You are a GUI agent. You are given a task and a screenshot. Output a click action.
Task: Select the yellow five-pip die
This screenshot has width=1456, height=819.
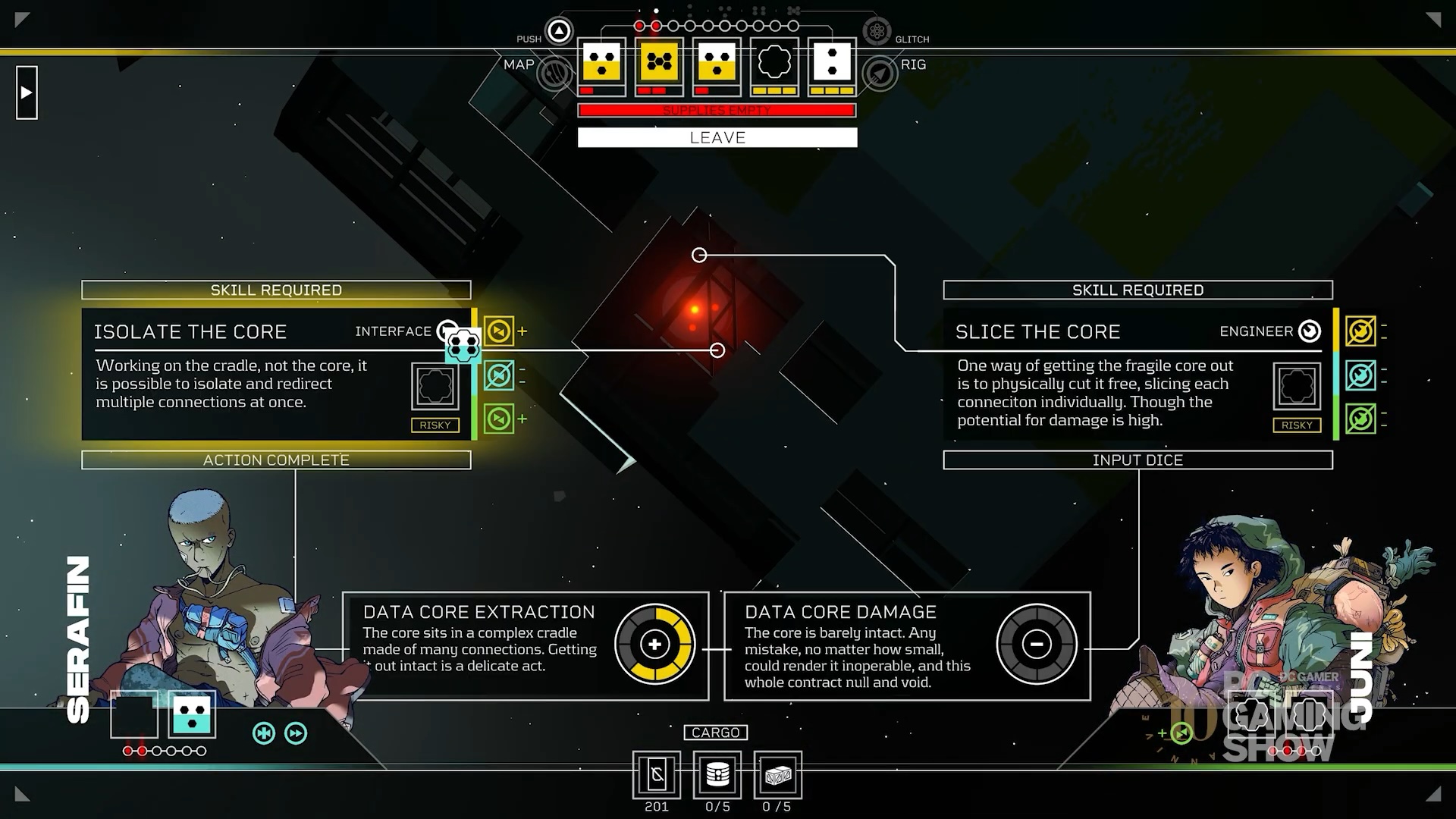coord(659,62)
